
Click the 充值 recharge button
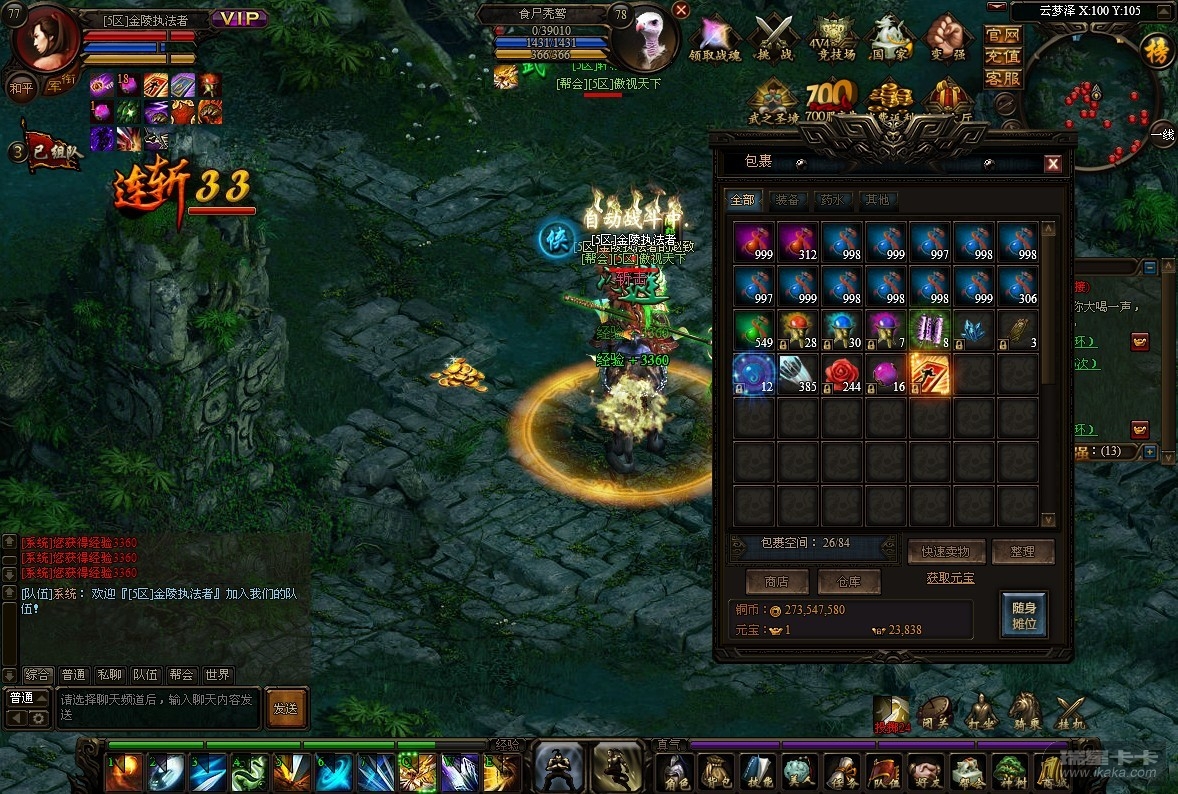1003,56
